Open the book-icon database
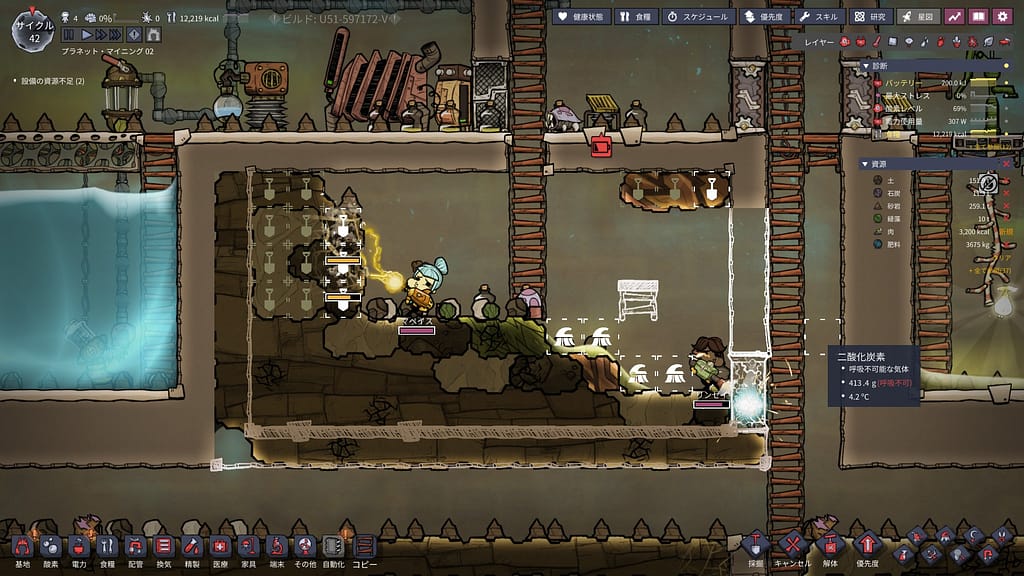This screenshot has width=1024, height=576. point(978,16)
